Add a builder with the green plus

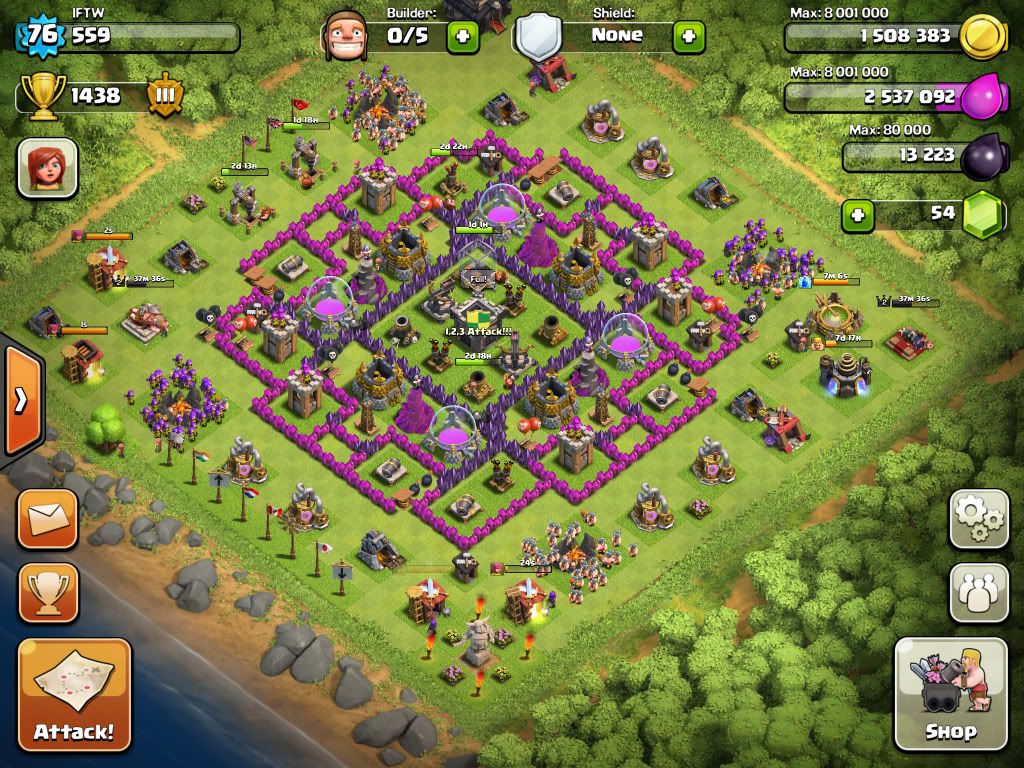click(x=462, y=37)
